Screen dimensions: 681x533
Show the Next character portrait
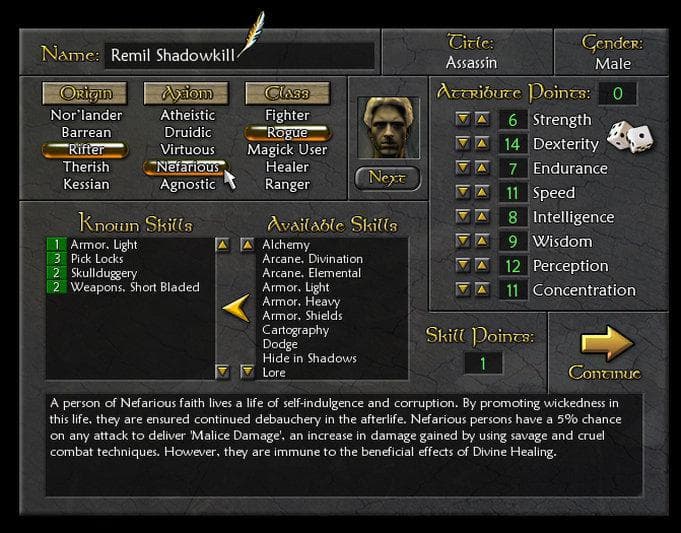point(387,179)
